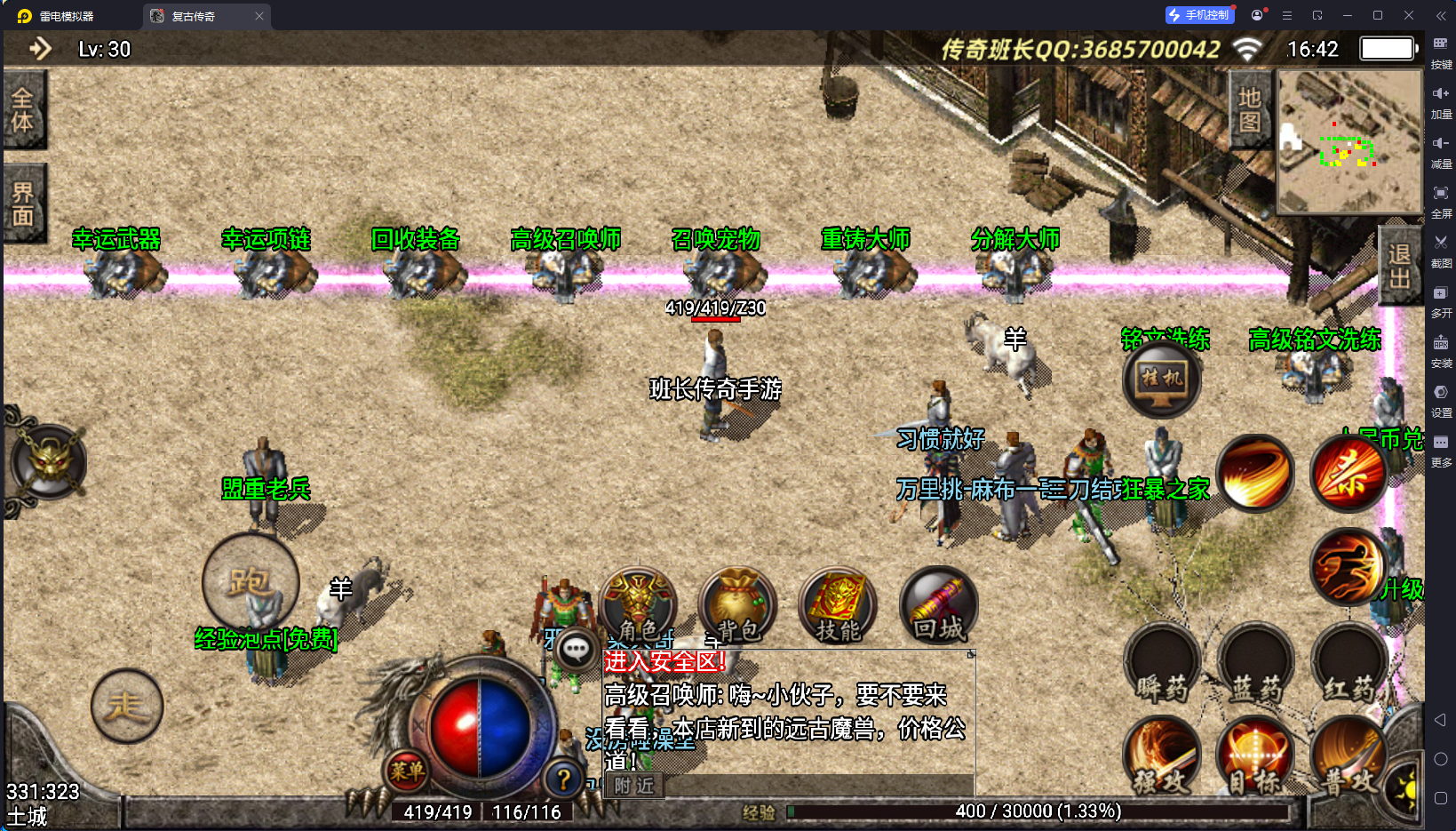This screenshot has height=831, width=1456.
Task: Switch movement to 走 walk mode
Action: (127, 706)
